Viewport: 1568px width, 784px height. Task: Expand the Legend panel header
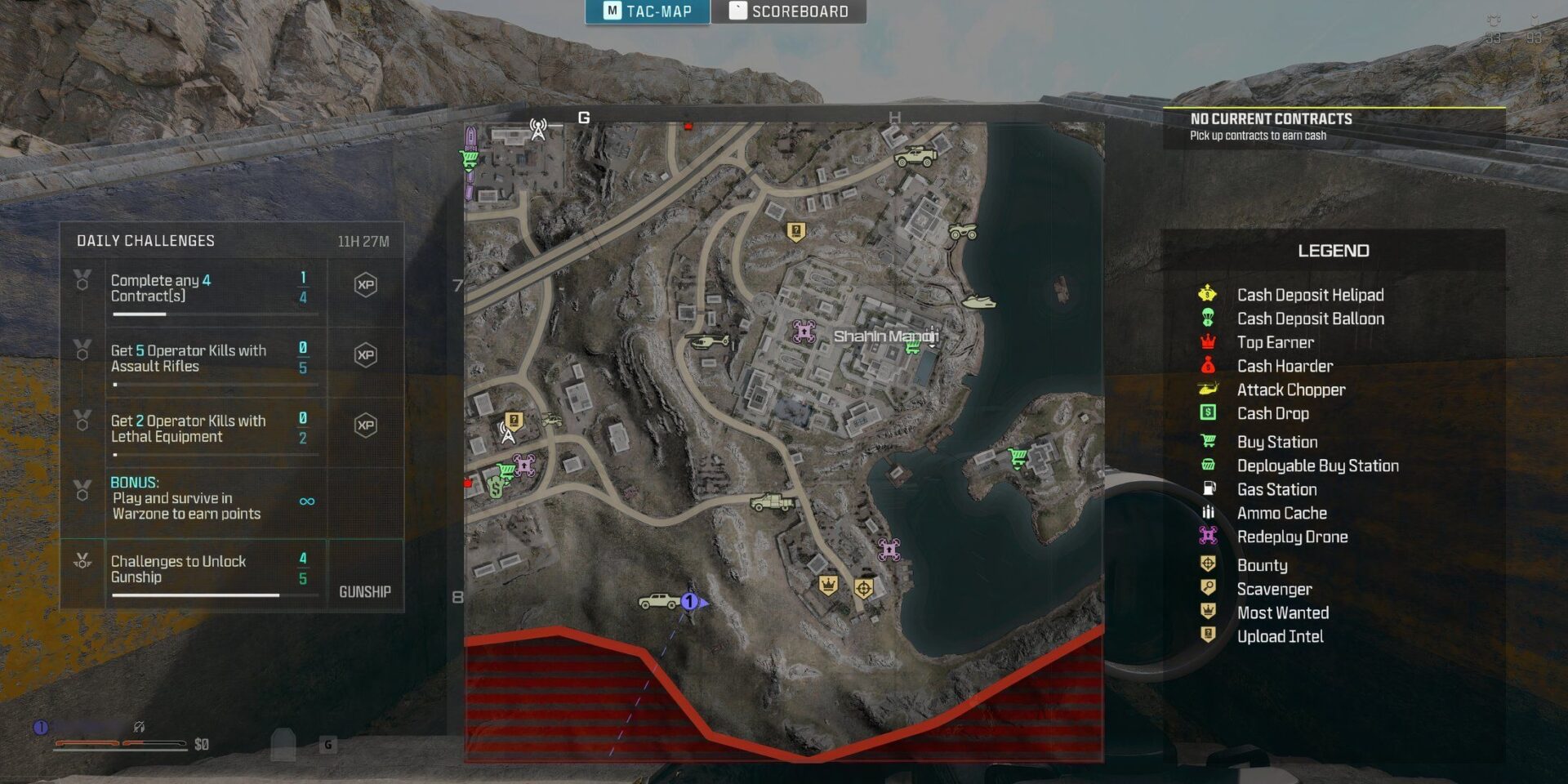point(1333,251)
